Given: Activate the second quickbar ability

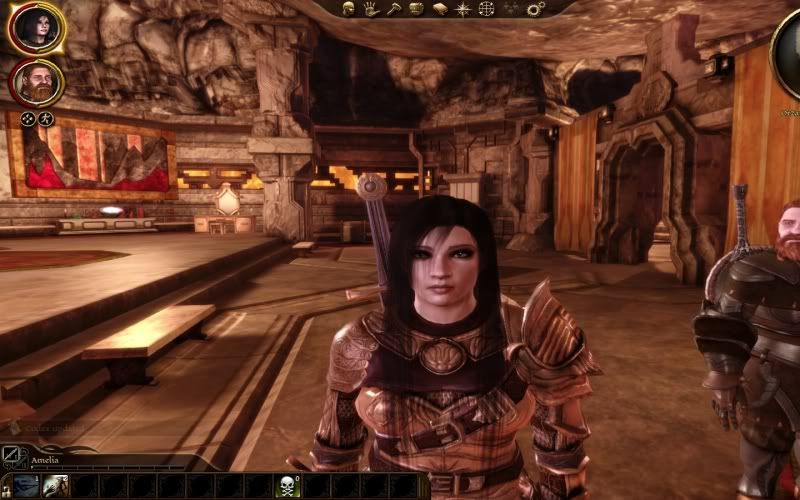Looking at the screenshot, I should coord(54,486).
